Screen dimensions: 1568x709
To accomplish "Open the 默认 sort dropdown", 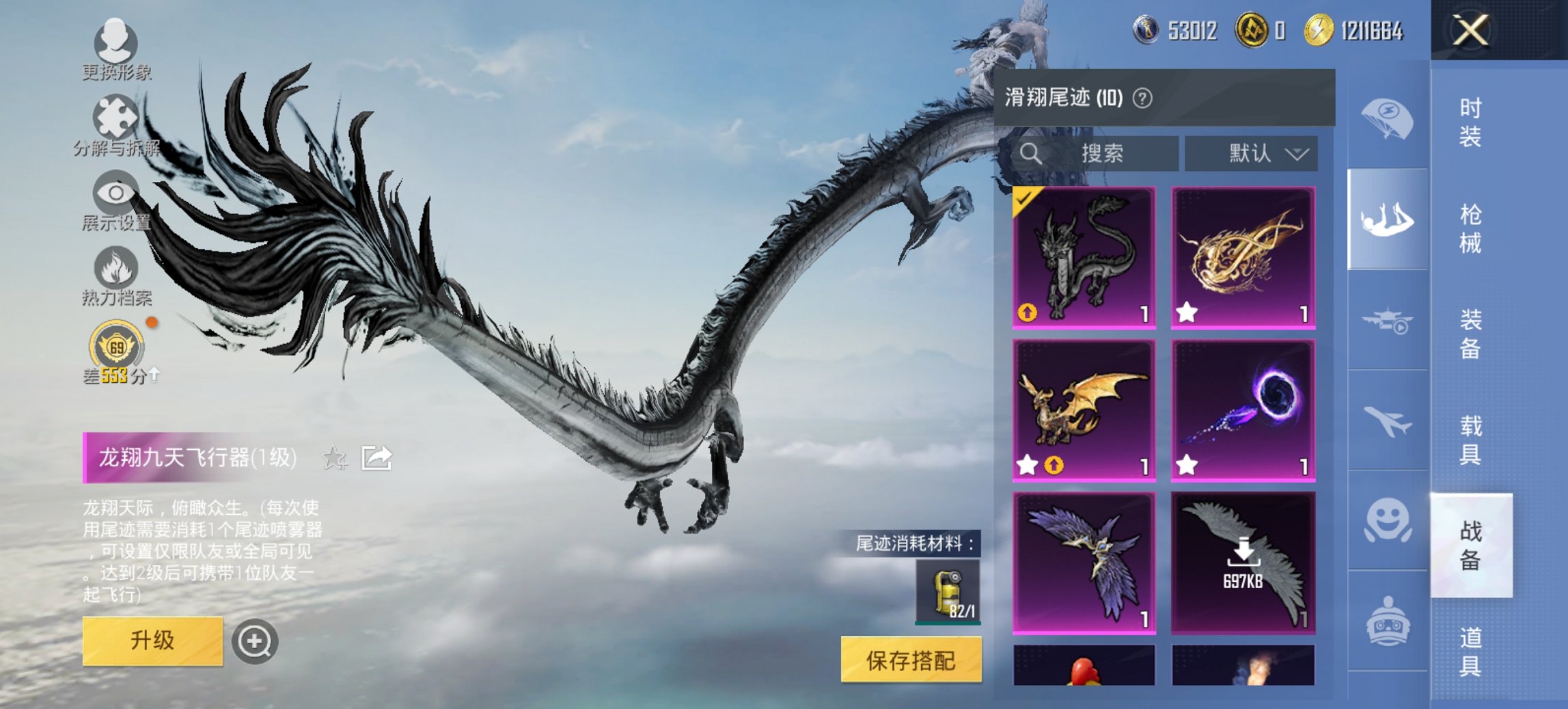I will [x=1261, y=153].
